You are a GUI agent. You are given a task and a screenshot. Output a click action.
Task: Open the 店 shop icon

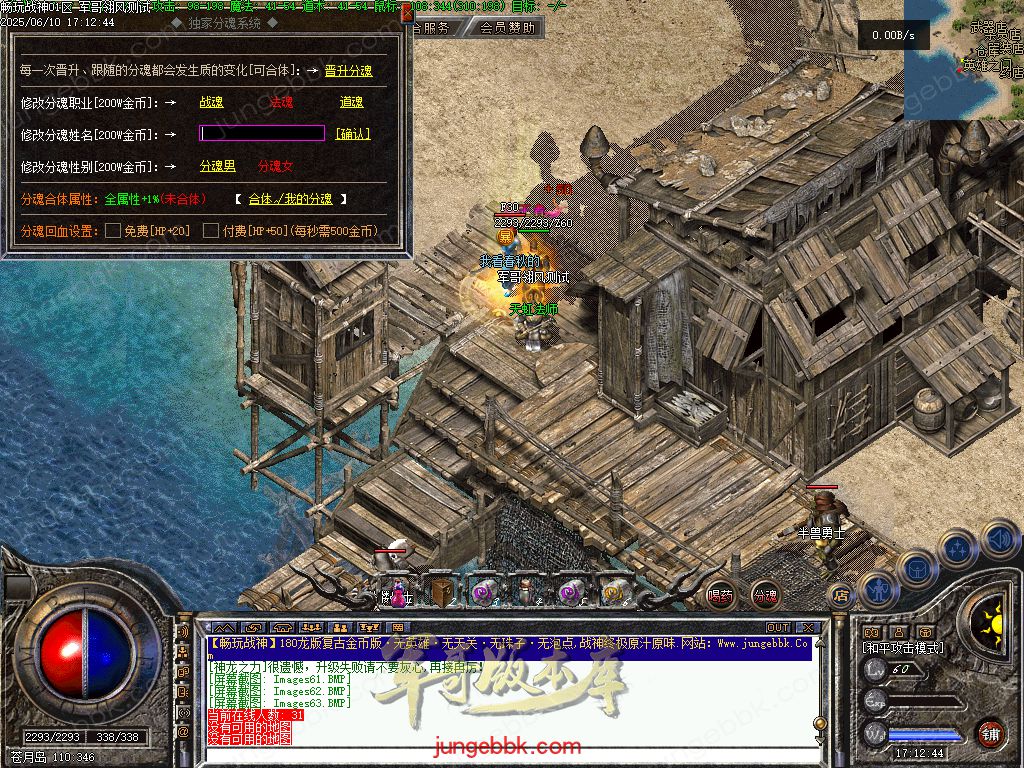841,594
